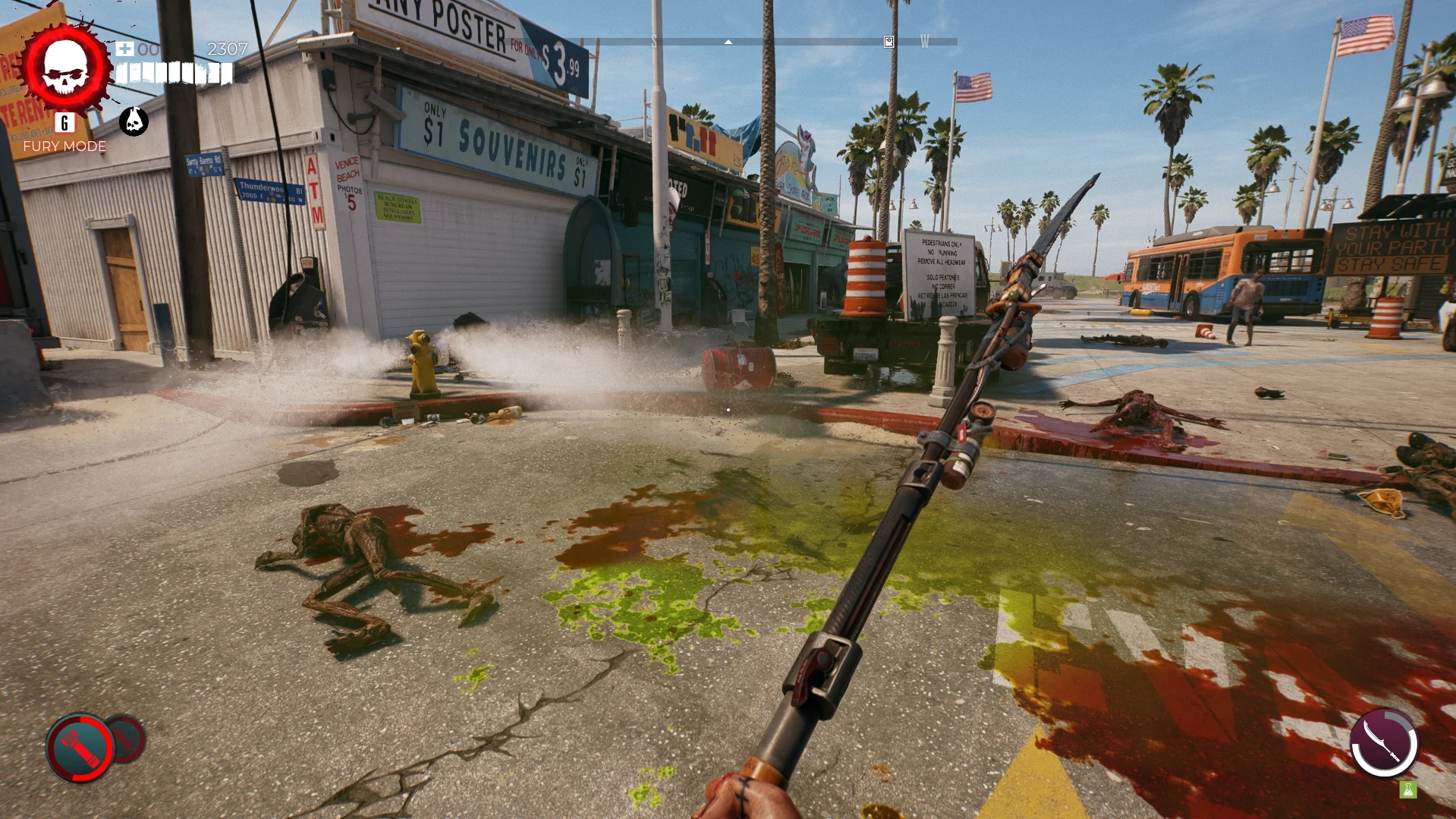Switch to the secondary curveball slot

tap(127, 738)
